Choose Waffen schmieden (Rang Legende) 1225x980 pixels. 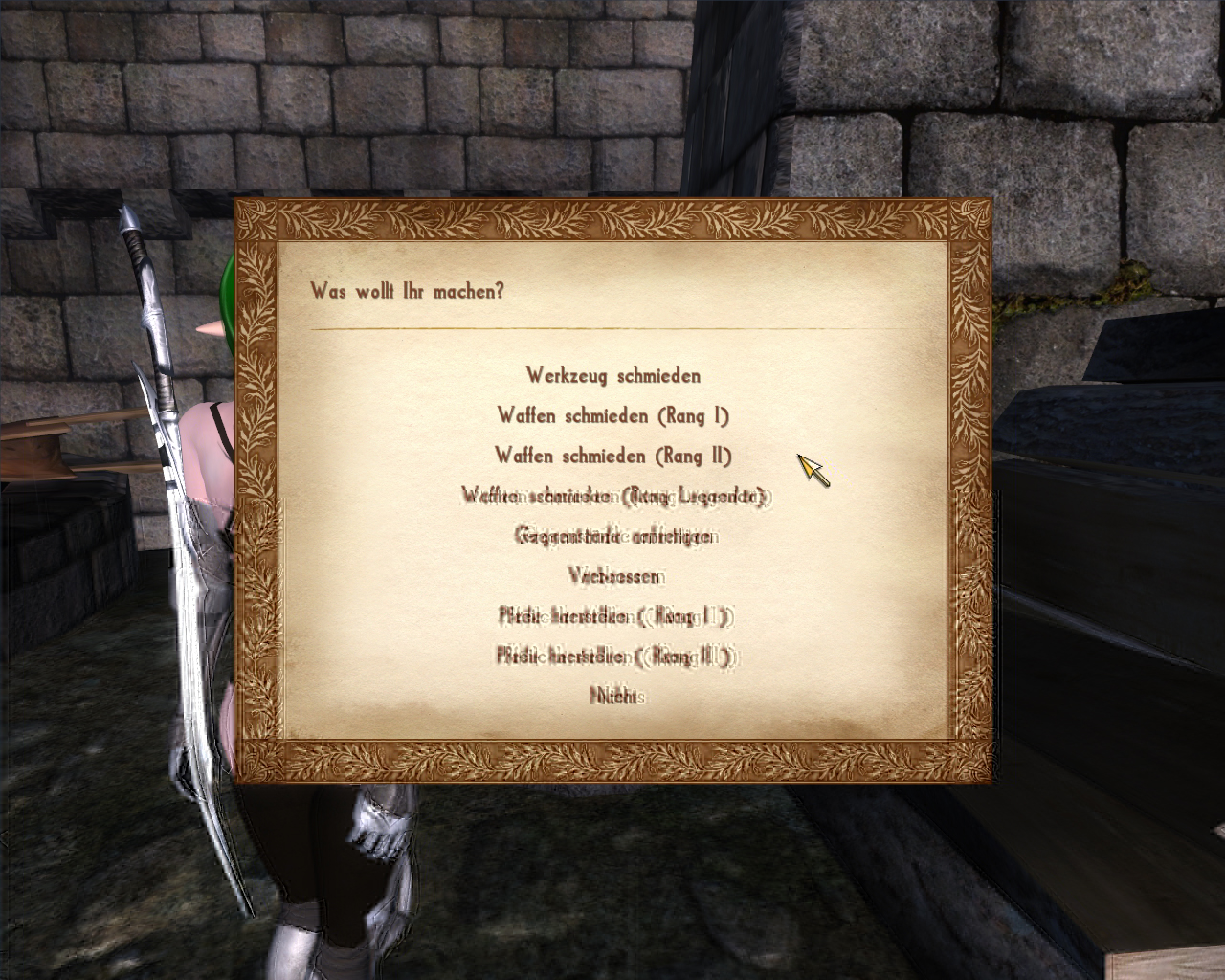tap(615, 496)
